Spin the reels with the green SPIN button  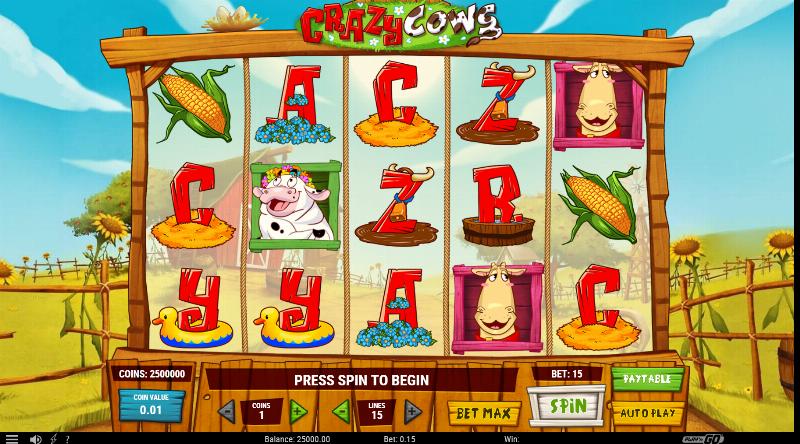tap(567, 408)
